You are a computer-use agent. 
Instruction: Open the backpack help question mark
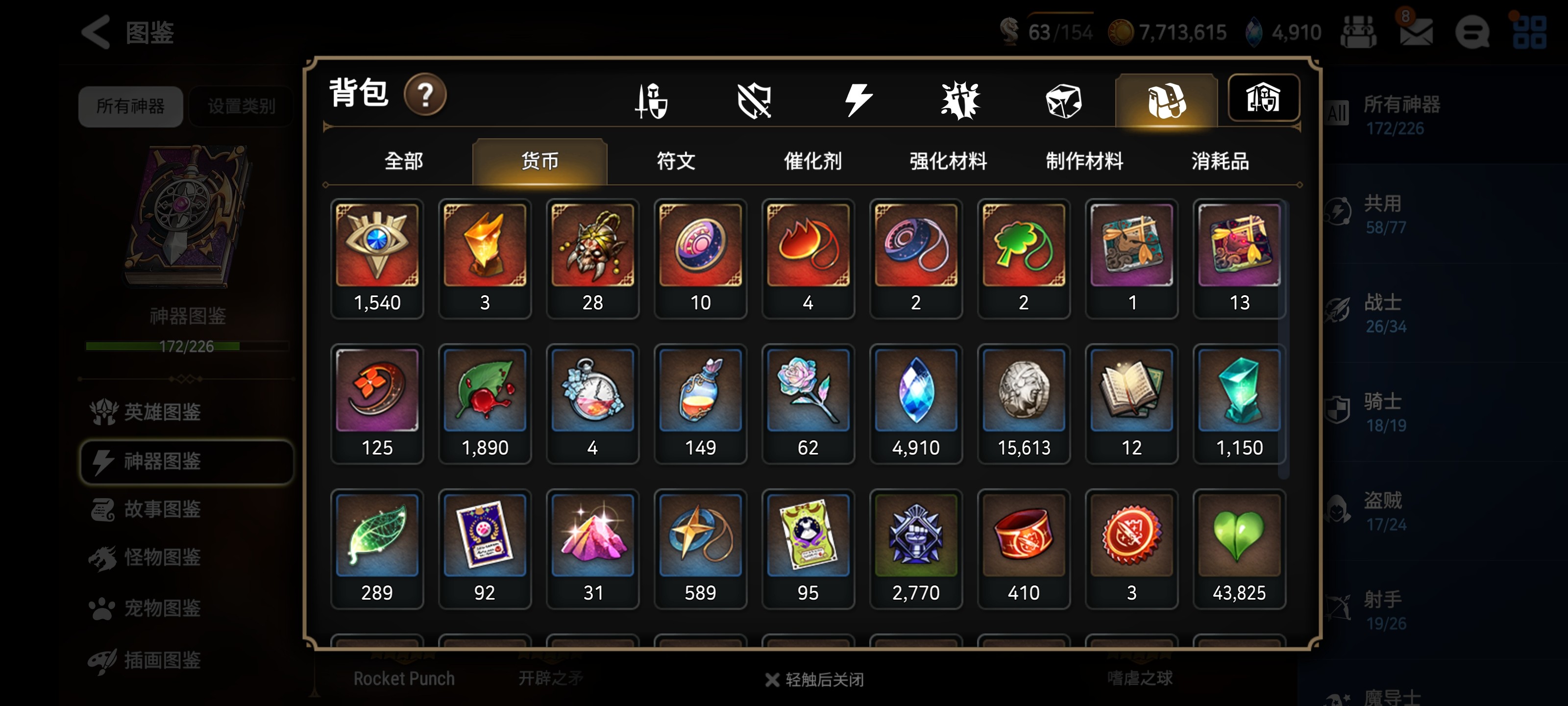(425, 95)
